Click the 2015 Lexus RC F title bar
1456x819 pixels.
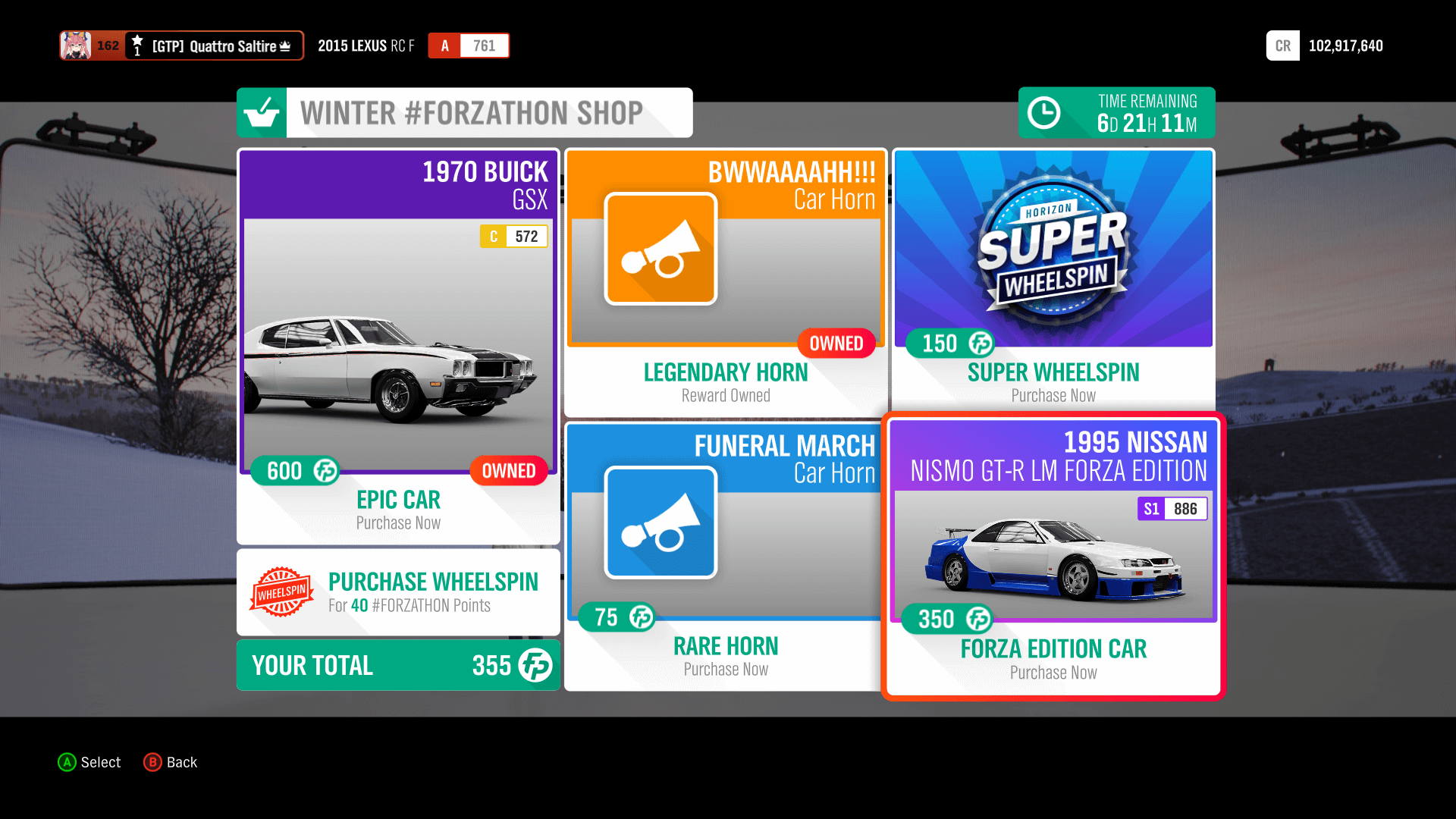coord(365,45)
